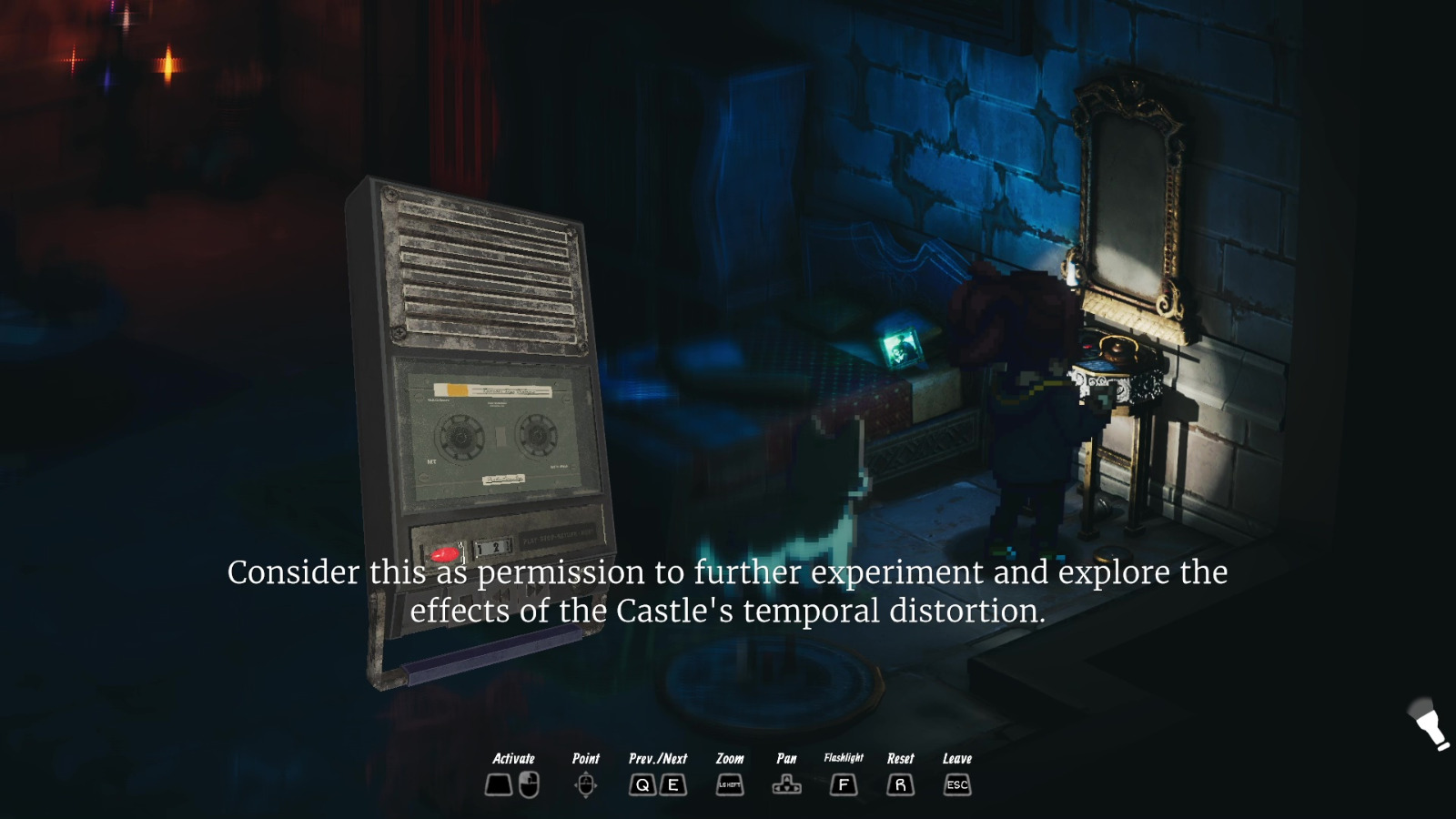Click the E key Next shortcut icon
This screenshot has height=819, width=1456.
point(672,784)
